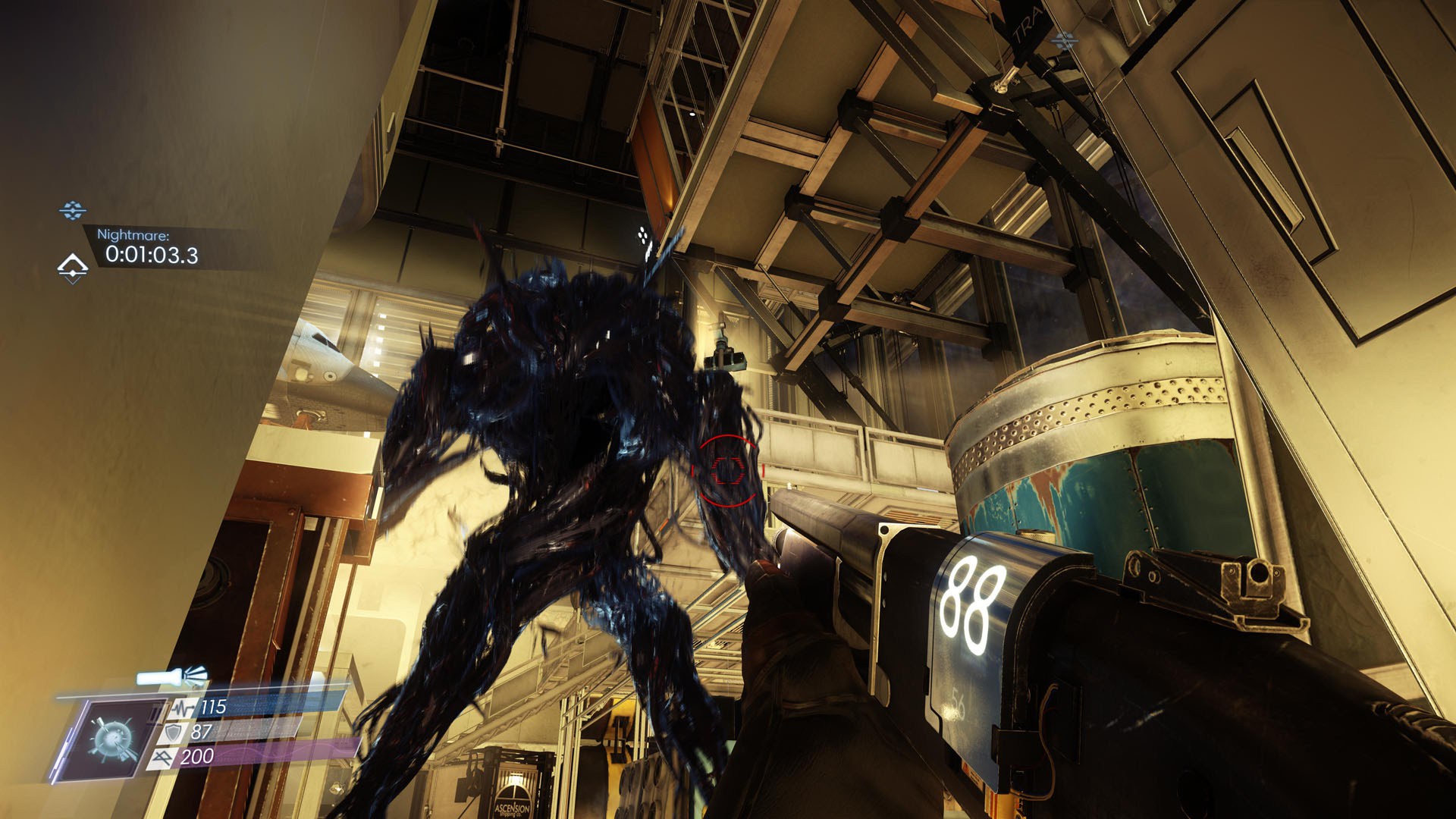Toggle the flashlight indicator icon
The width and height of the screenshot is (1456, 819).
172,676
